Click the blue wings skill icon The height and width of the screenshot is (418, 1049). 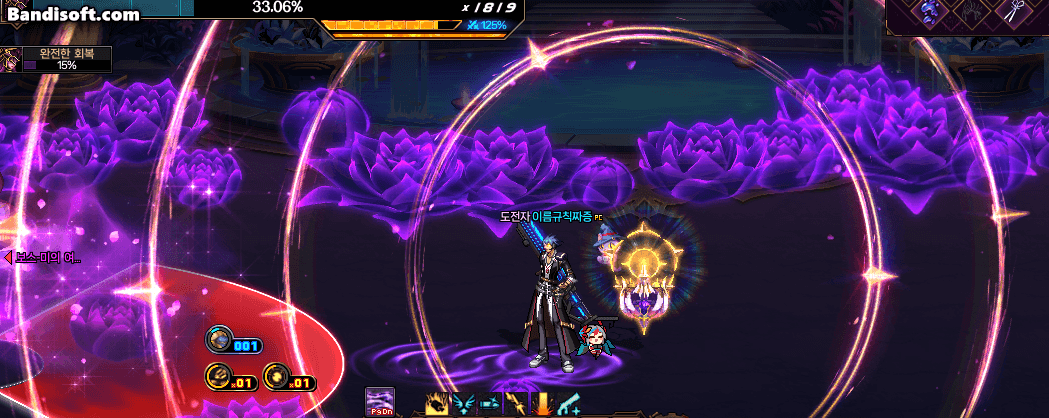point(464,404)
